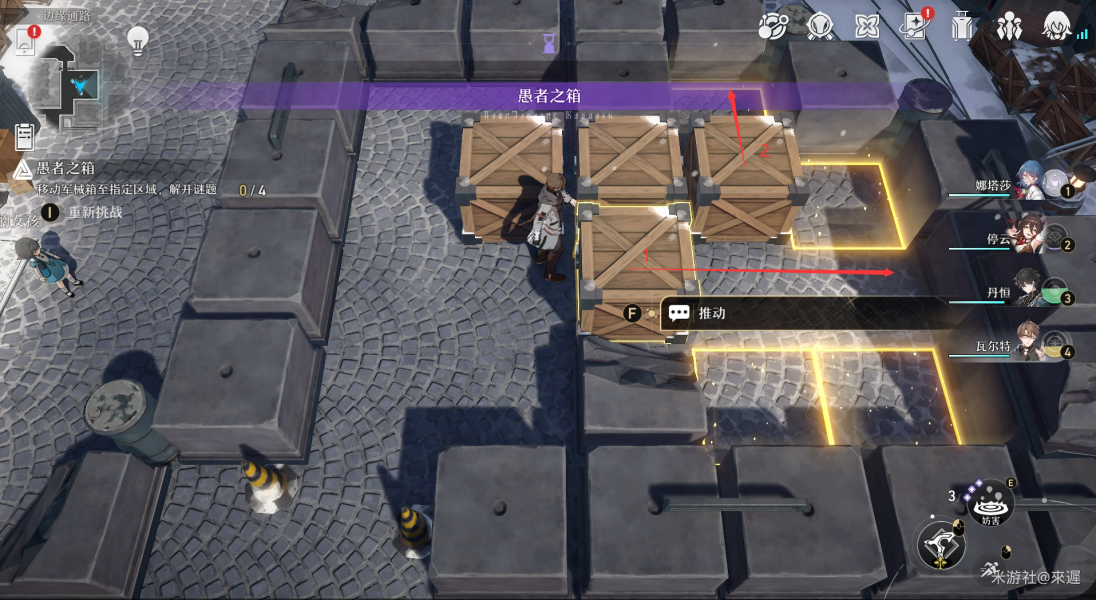Use the basic attack icon

tap(941, 546)
